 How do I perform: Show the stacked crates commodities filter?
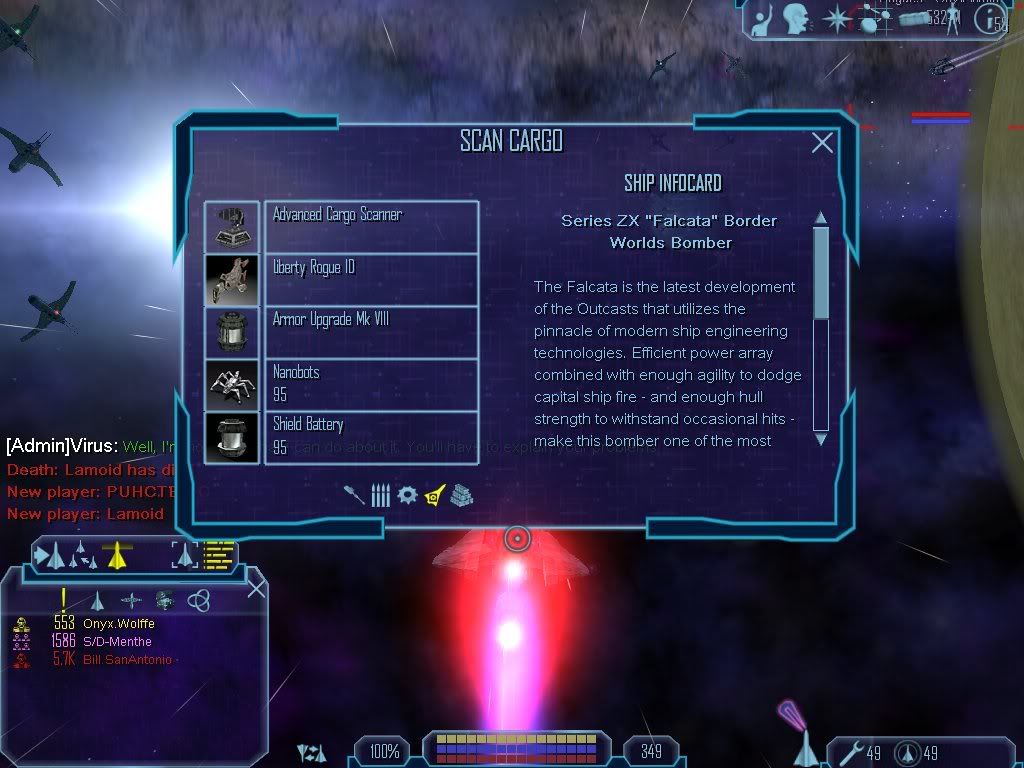[461, 495]
